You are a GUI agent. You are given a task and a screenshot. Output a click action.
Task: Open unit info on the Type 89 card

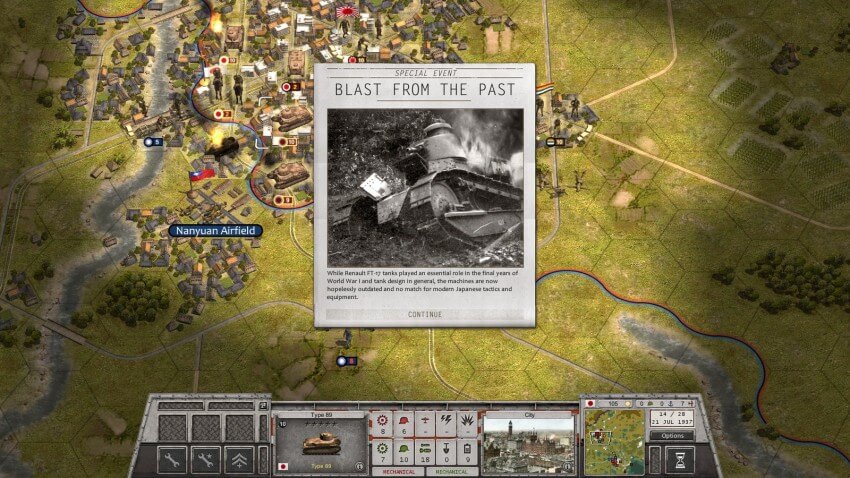(x=359, y=467)
